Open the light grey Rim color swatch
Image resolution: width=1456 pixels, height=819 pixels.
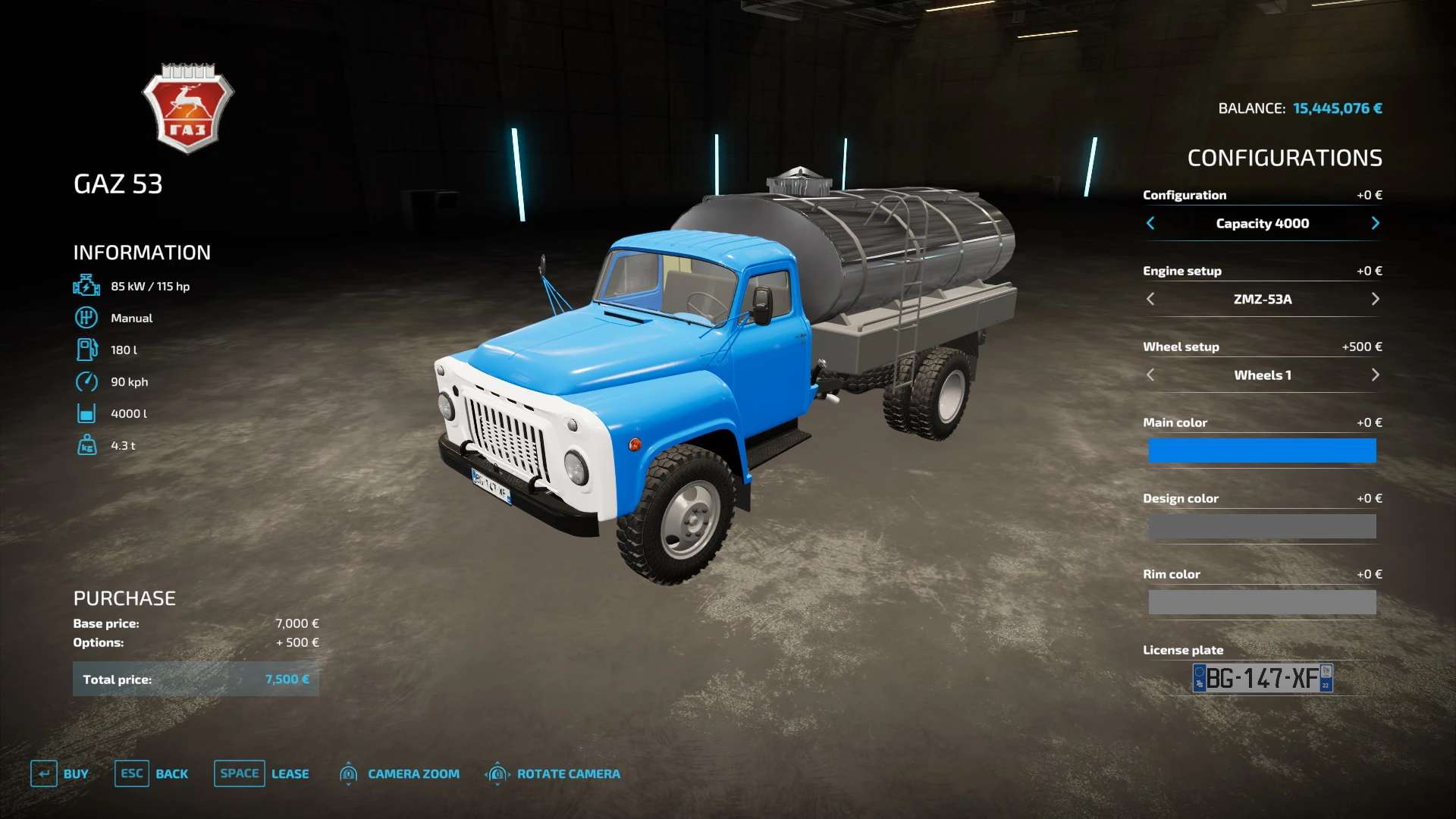click(1262, 602)
